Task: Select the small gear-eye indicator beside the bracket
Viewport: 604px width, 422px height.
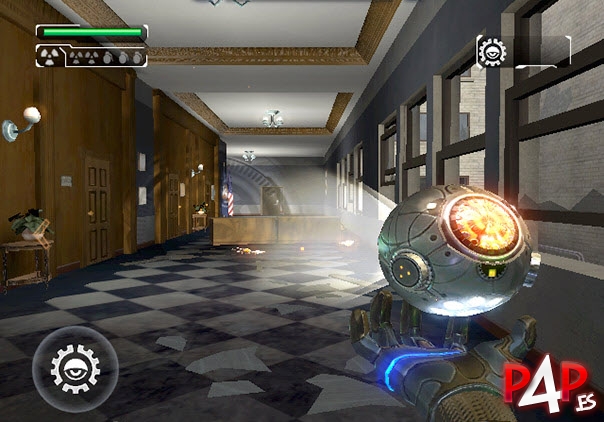Action: 492,51
